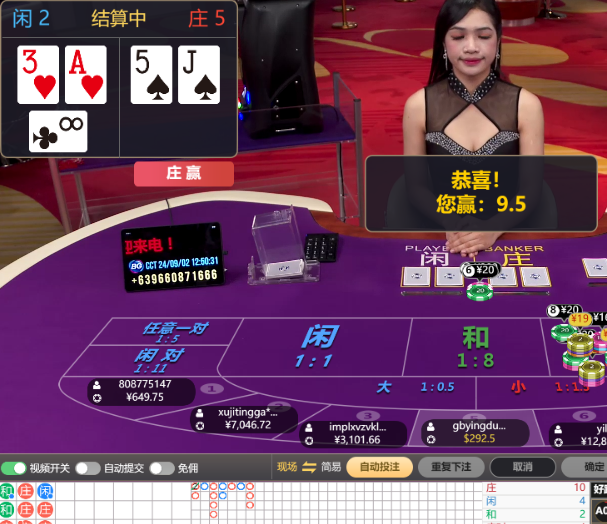Toggle the 视频开关 video switch
The height and width of the screenshot is (524, 607).
coord(14,468)
